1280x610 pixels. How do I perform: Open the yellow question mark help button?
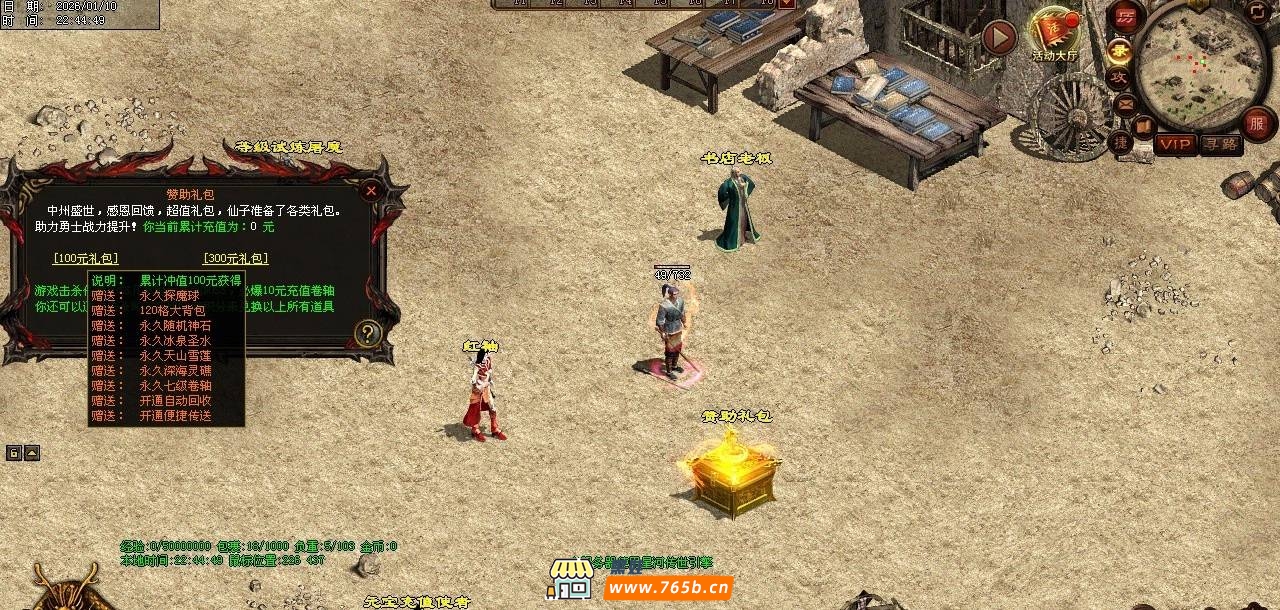(368, 334)
